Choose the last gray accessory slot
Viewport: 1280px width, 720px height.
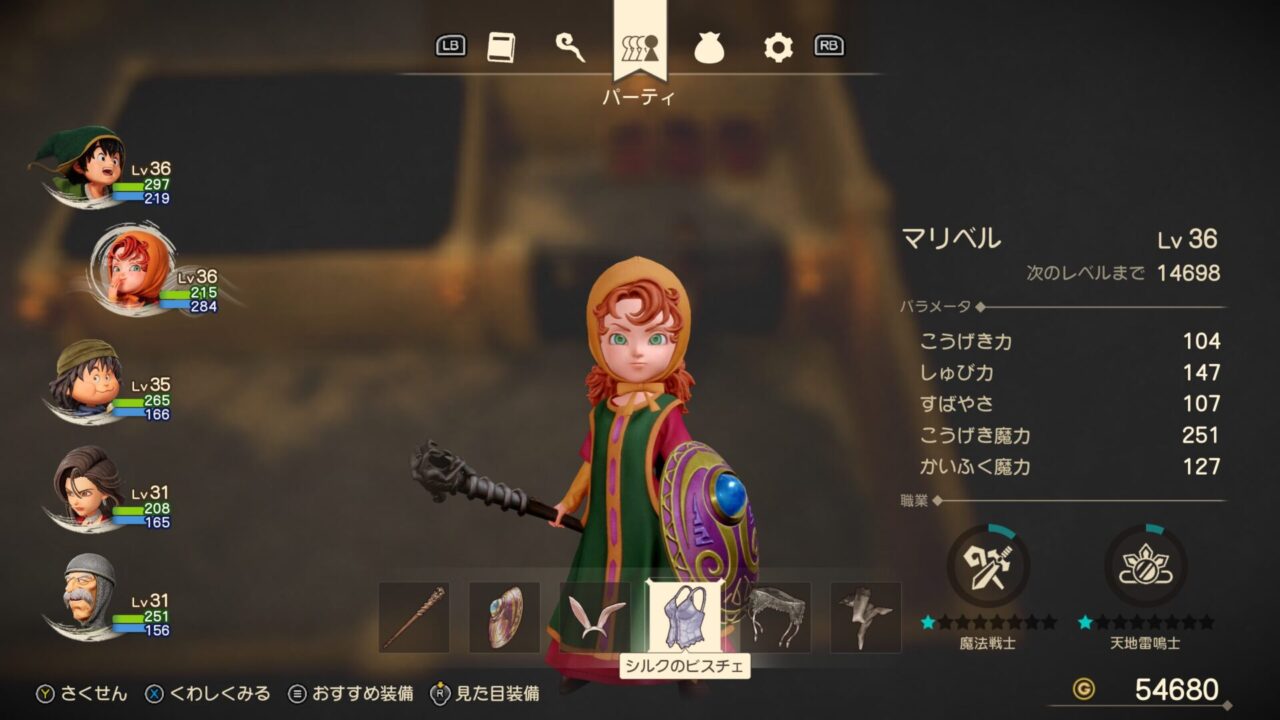865,617
